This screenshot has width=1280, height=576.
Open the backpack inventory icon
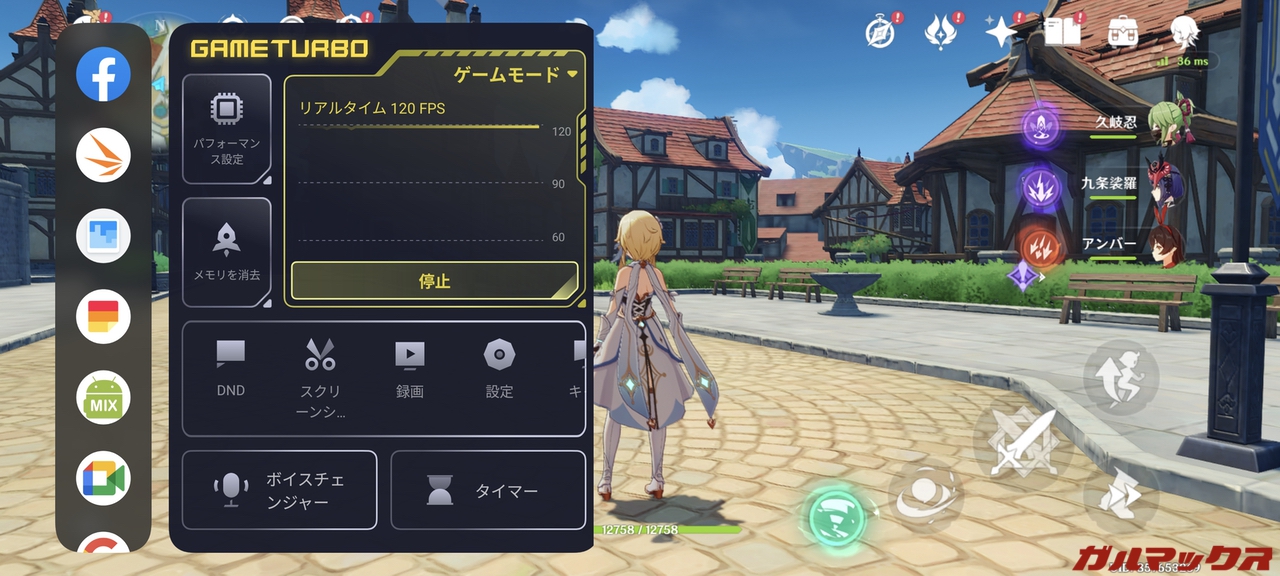pyautogui.click(x=1122, y=31)
